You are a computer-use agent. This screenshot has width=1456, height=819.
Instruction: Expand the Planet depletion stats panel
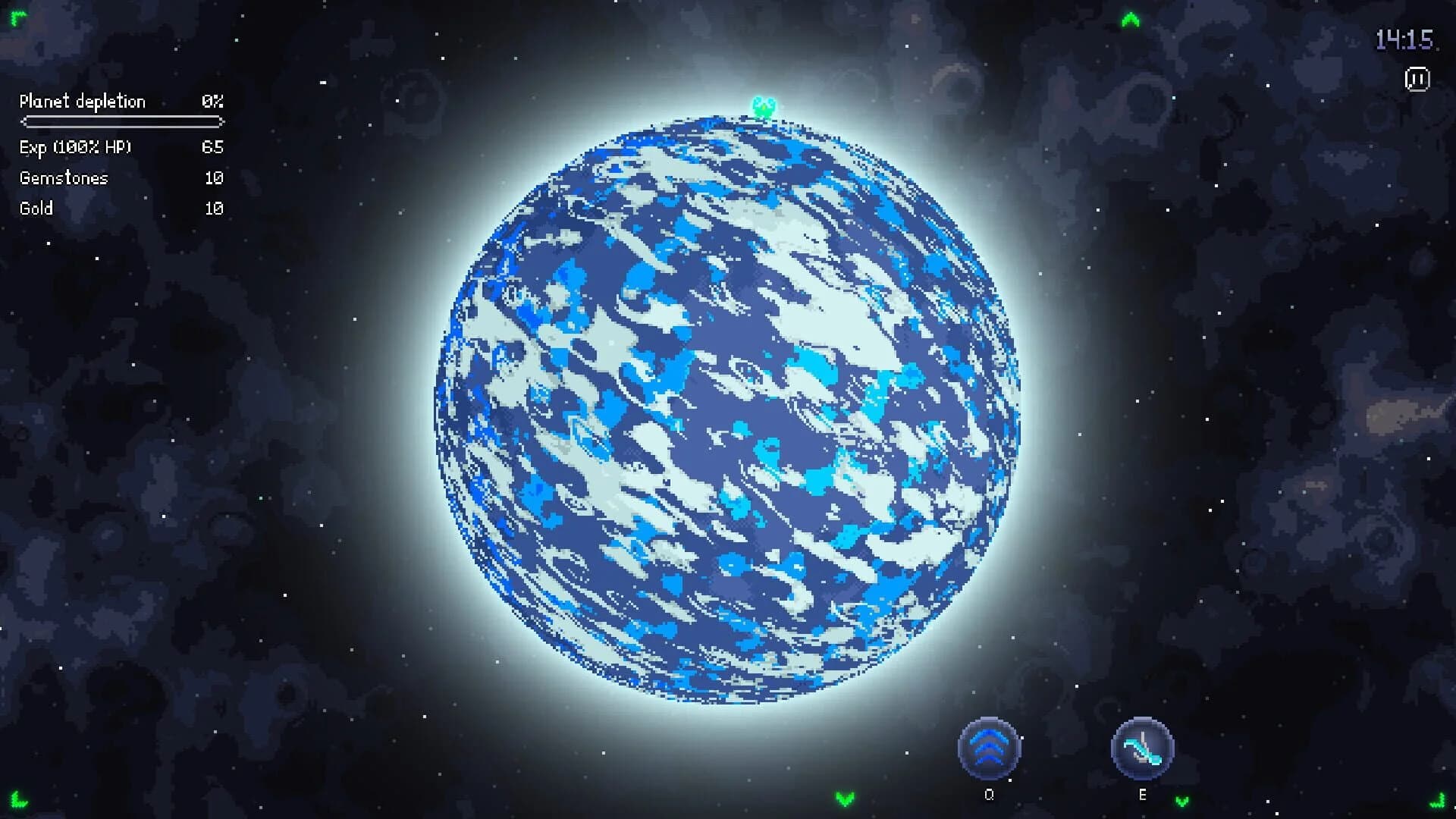pos(83,101)
